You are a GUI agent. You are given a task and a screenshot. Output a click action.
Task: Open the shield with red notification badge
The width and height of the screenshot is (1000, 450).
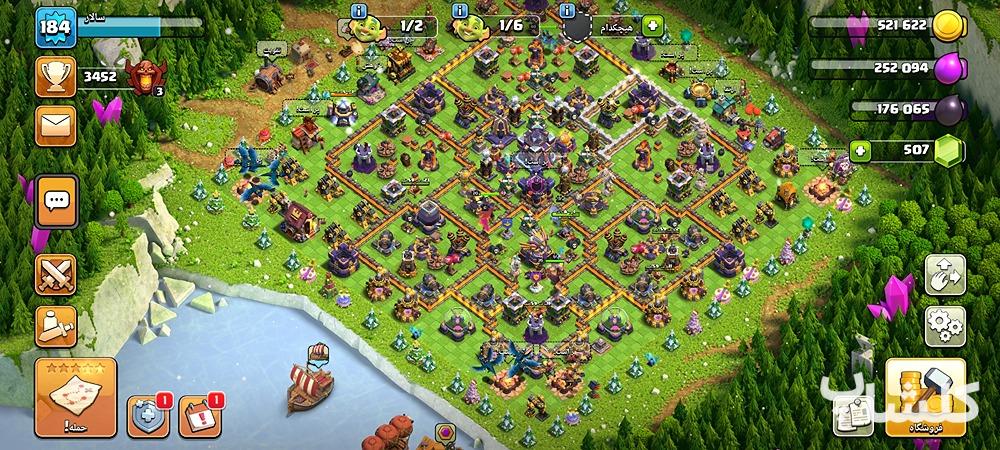pyautogui.click(x=147, y=416)
